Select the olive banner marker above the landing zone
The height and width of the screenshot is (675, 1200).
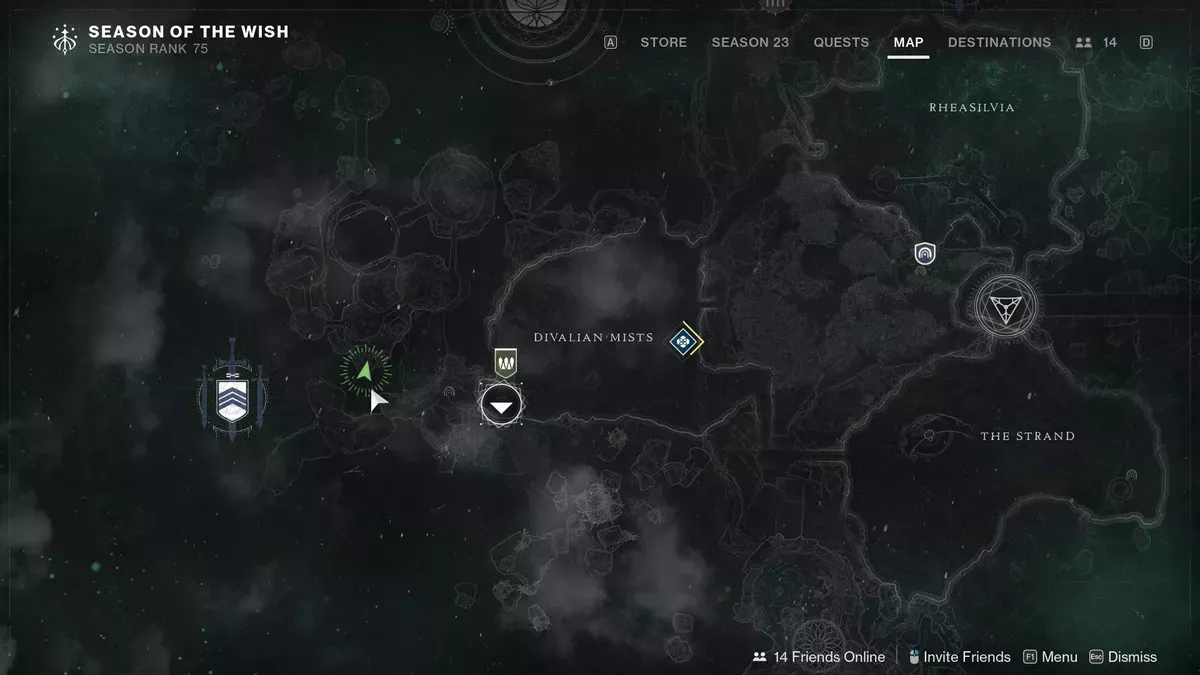pyautogui.click(x=505, y=362)
